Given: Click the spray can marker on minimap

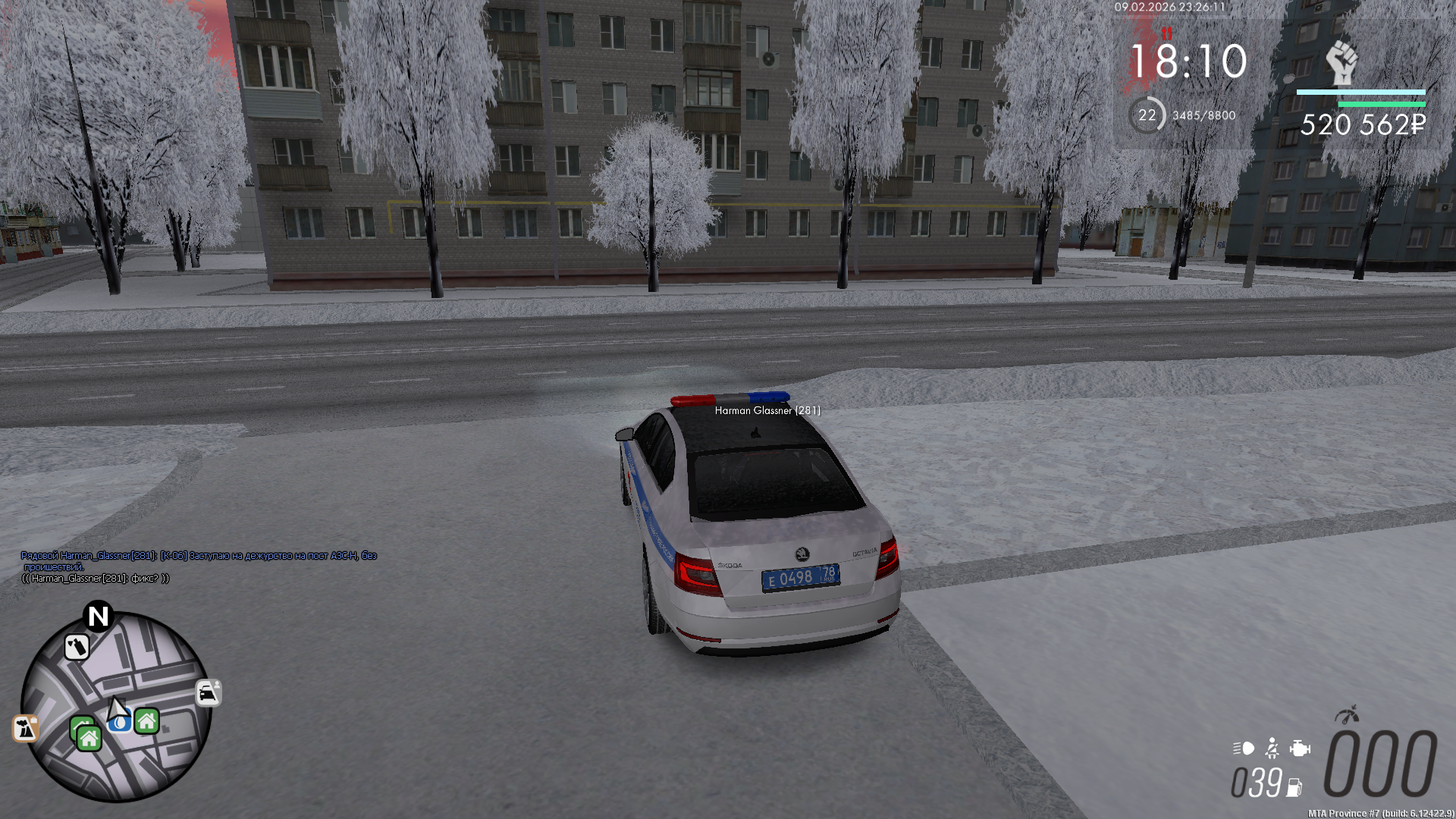Looking at the screenshot, I should pyautogui.click(x=77, y=647).
